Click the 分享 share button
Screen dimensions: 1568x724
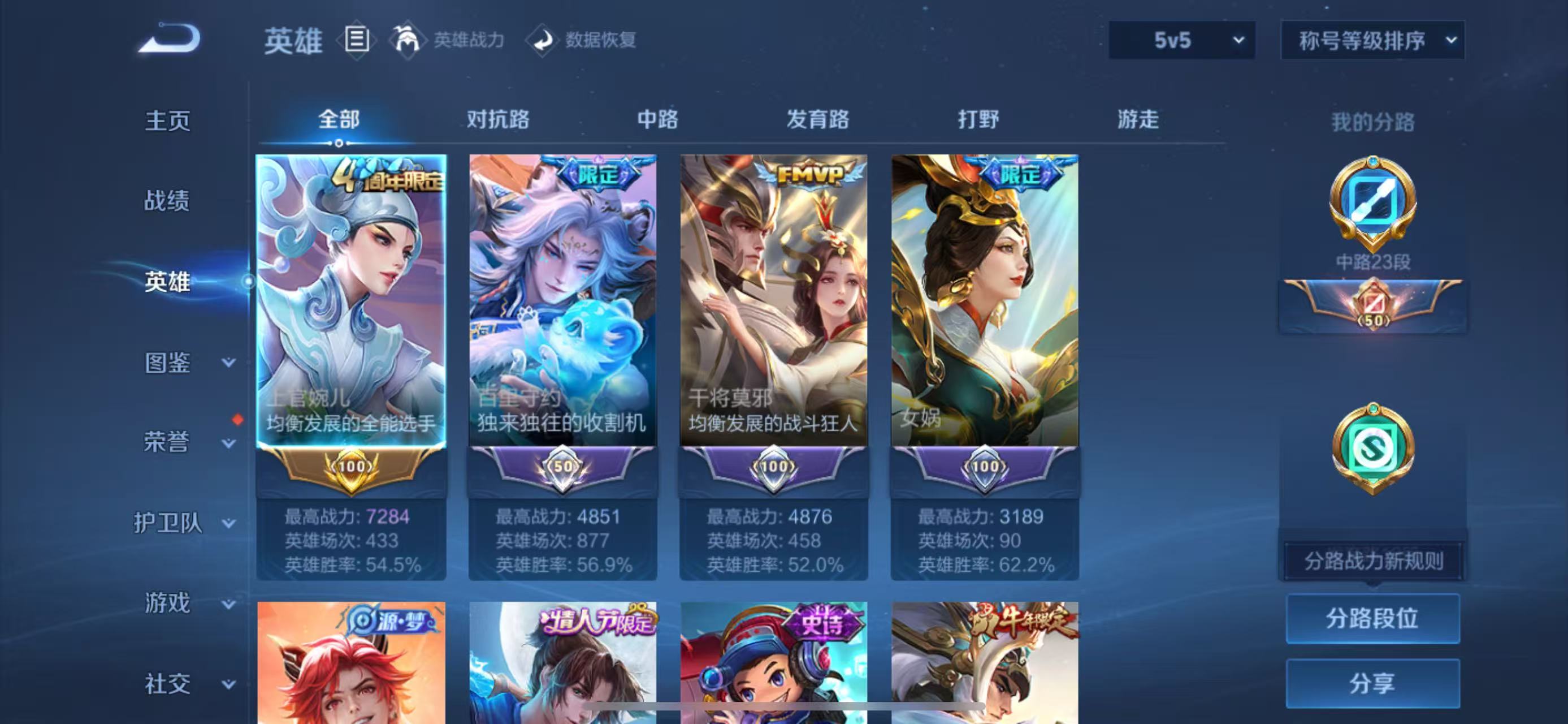click(x=1372, y=683)
